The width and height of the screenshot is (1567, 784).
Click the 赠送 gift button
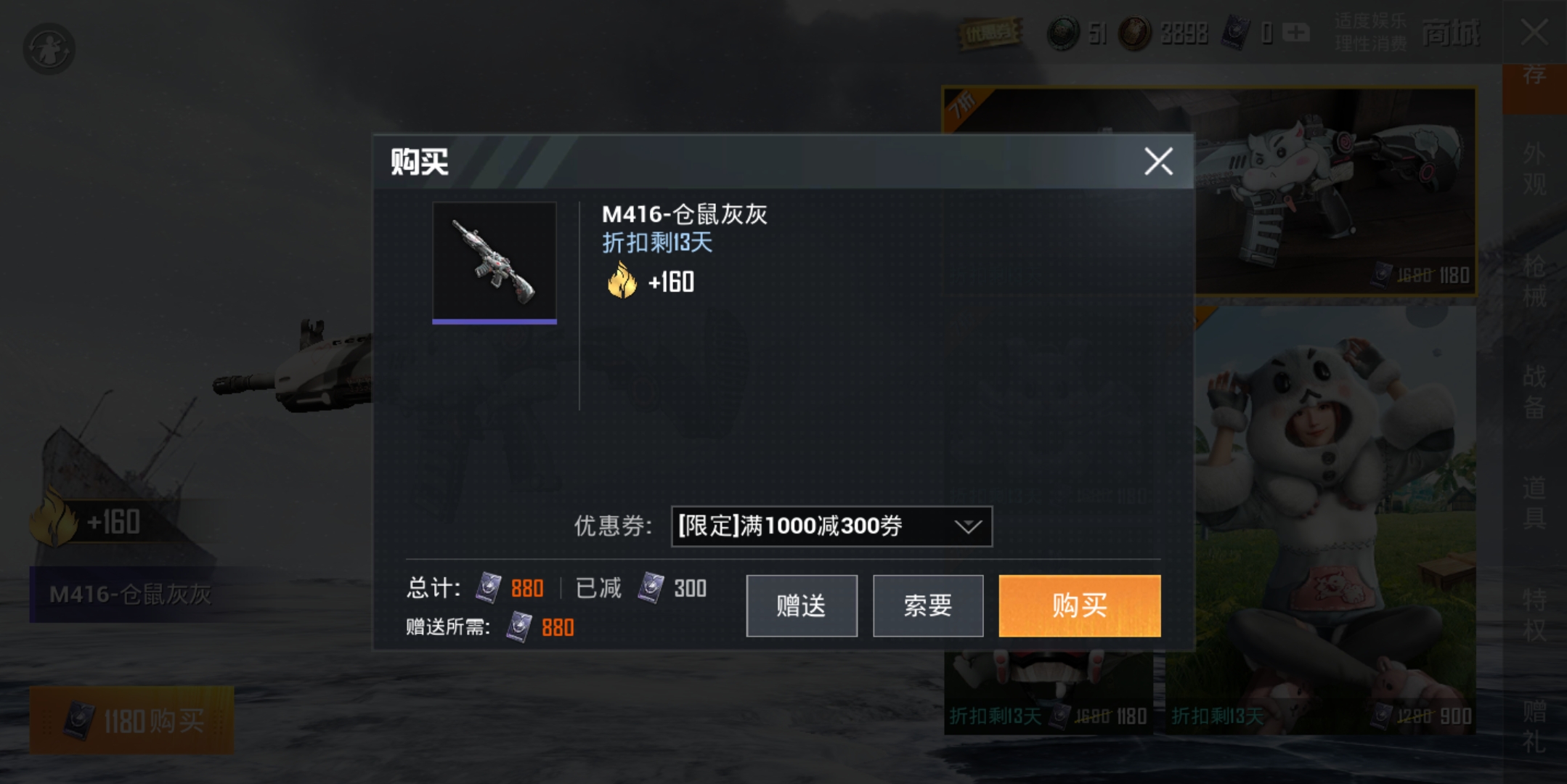click(801, 605)
